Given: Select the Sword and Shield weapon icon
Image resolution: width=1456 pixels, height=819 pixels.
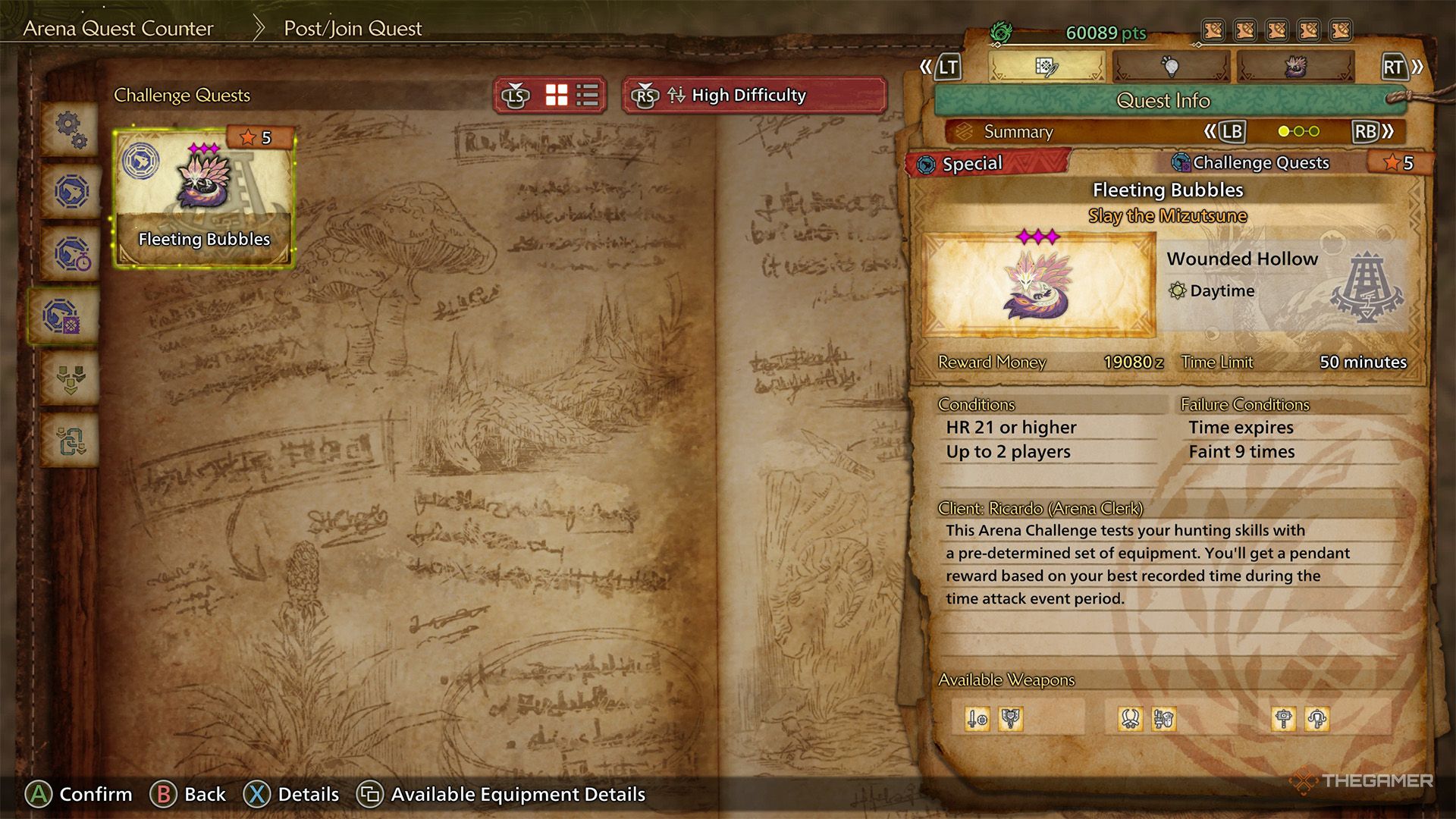Looking at the screenshot, I should click(x=977, y=718).
